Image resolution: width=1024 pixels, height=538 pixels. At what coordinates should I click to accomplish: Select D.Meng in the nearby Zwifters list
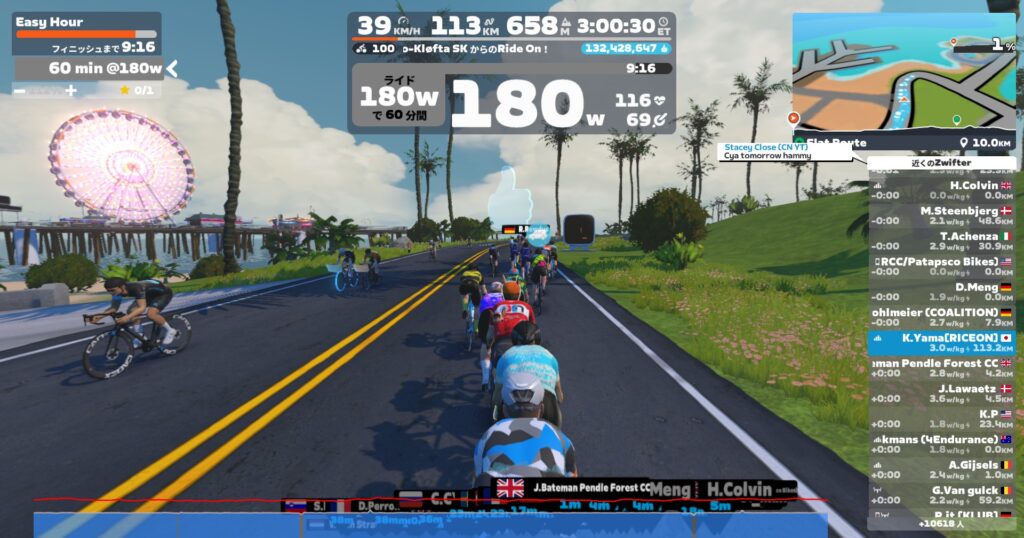tap(942, 292)
